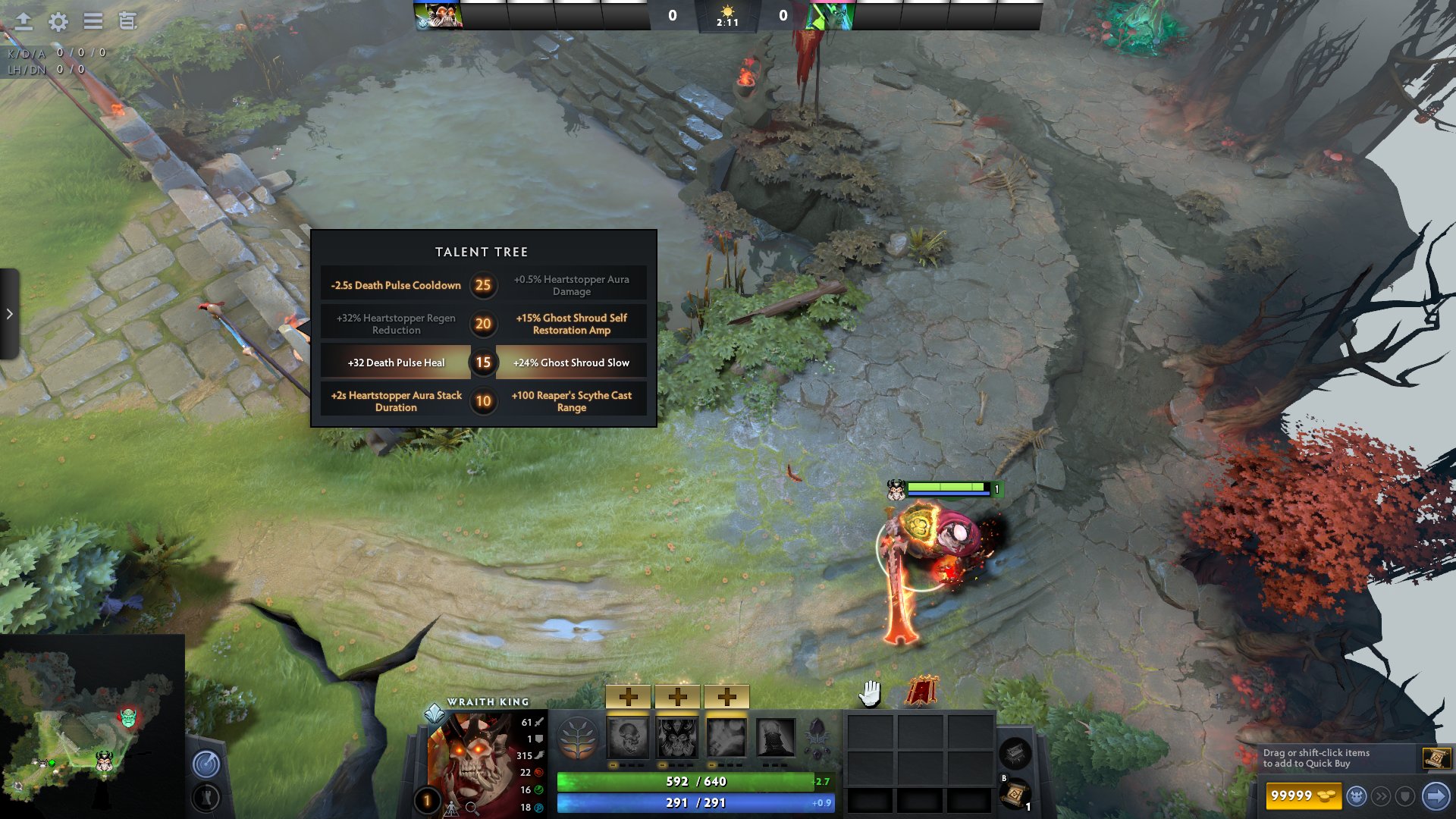Click the courier delivery blue arrow icon
Screen dimensions: 1456x819
tap(1437, 795)
